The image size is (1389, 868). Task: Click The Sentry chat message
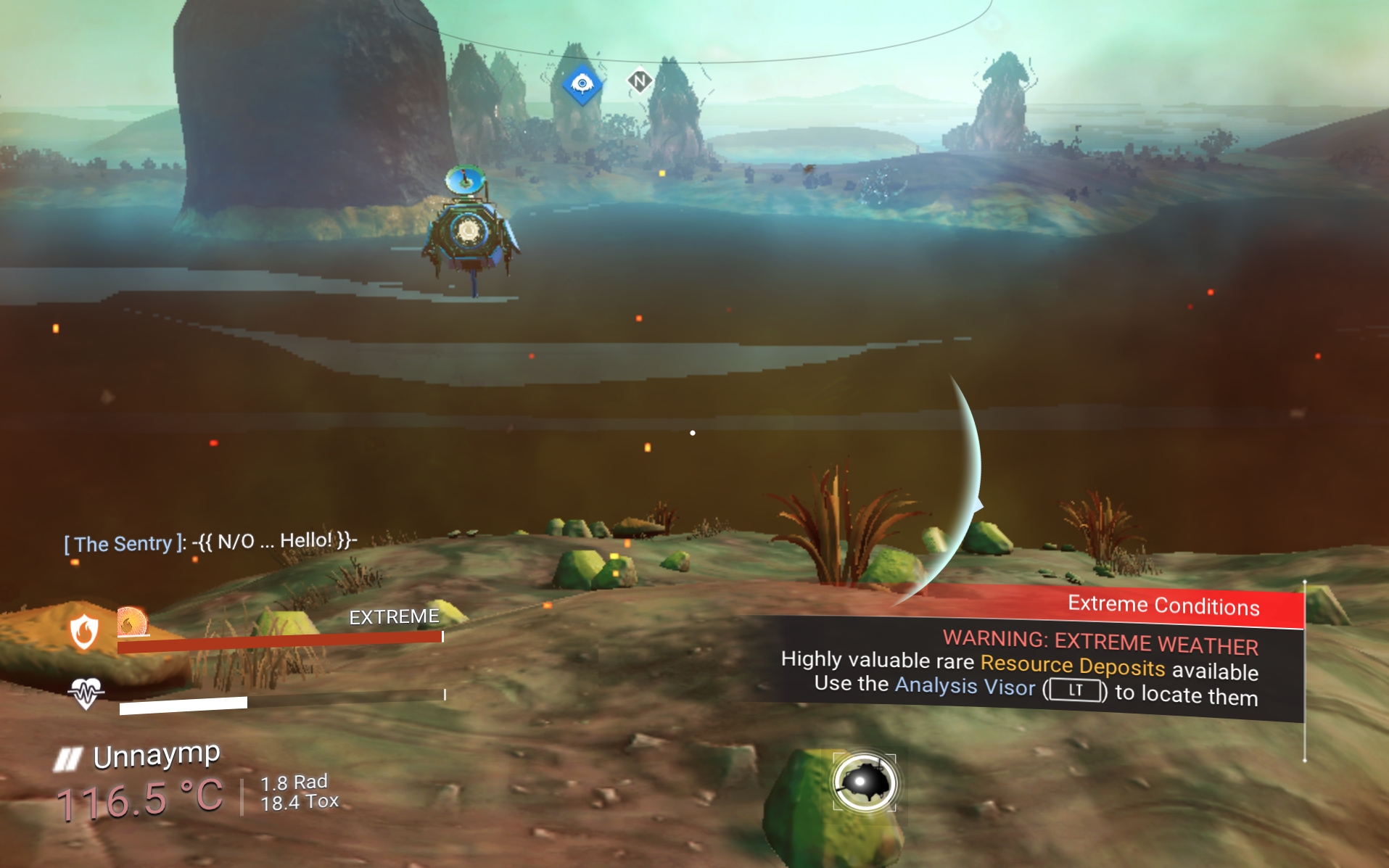[x=210, y=542]
